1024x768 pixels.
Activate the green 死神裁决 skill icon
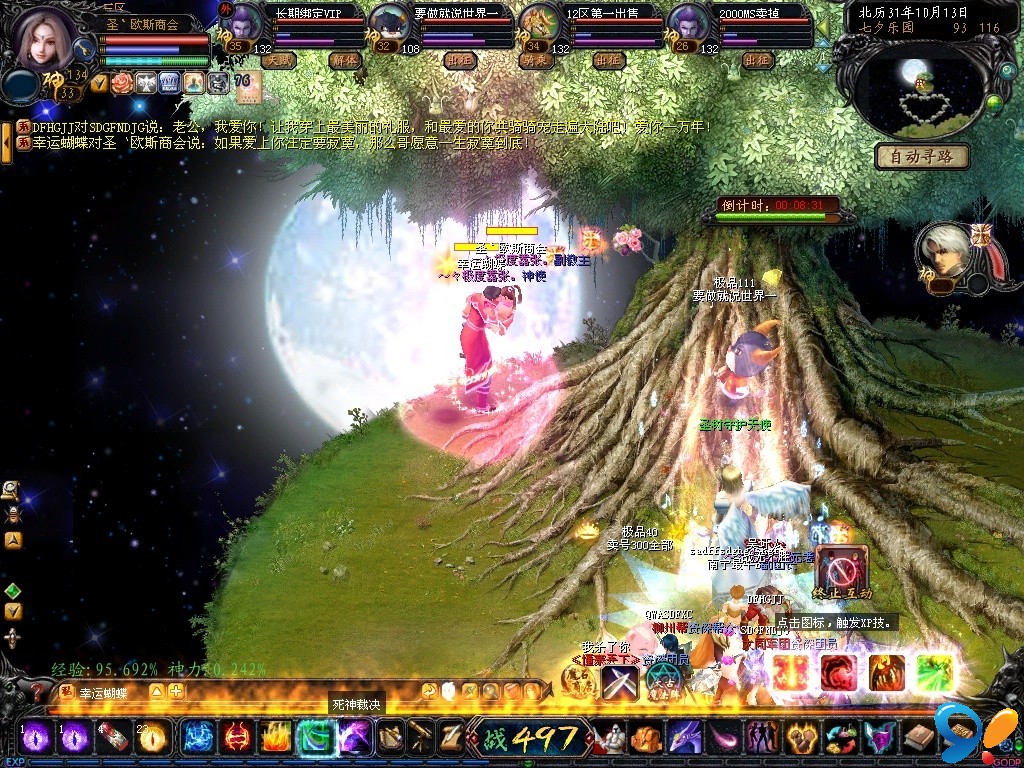[315, 737]
